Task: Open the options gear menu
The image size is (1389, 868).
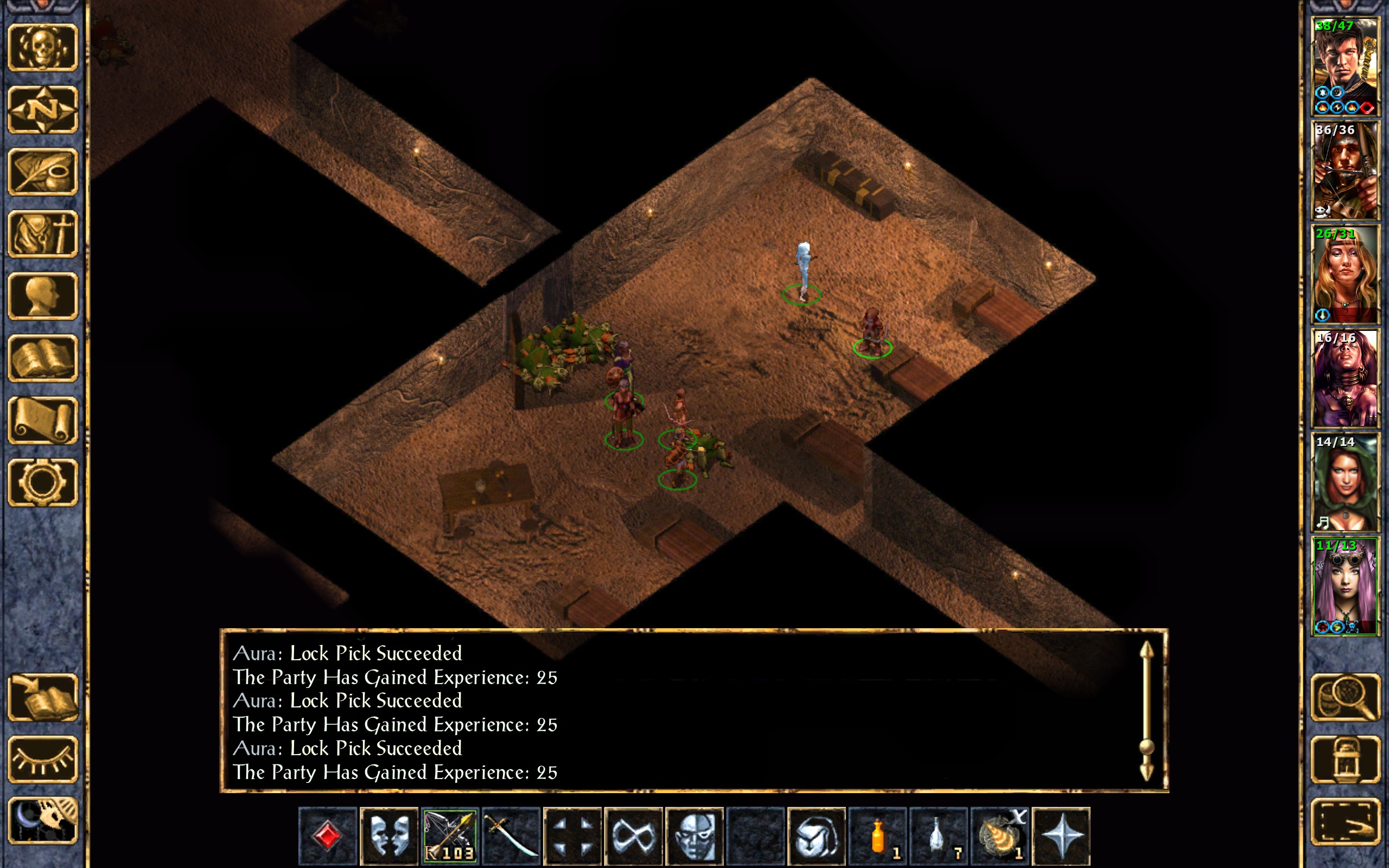Action: (x=42, y=482)
